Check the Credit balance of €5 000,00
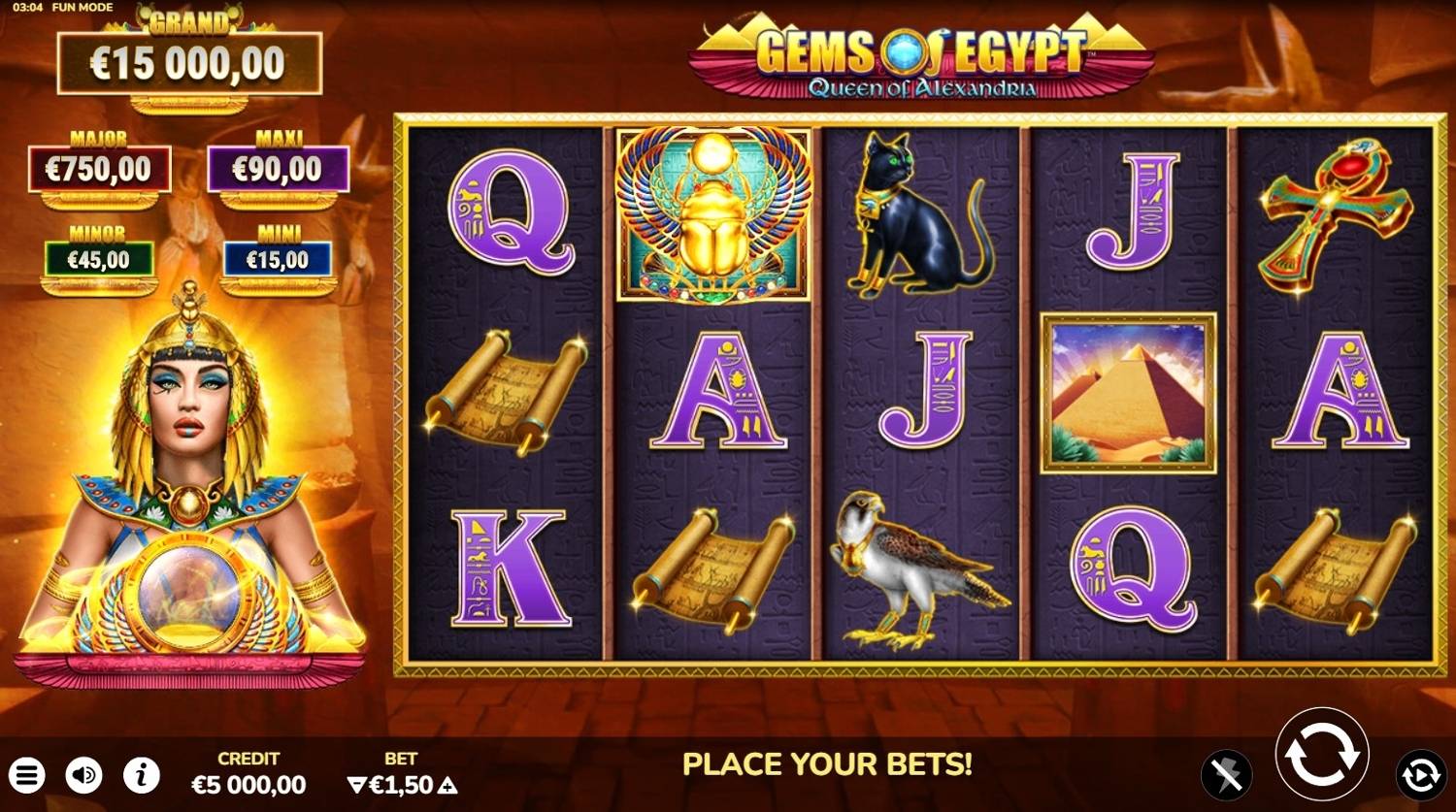This screenshot has height=812, width=1456. tap(247, 784)
